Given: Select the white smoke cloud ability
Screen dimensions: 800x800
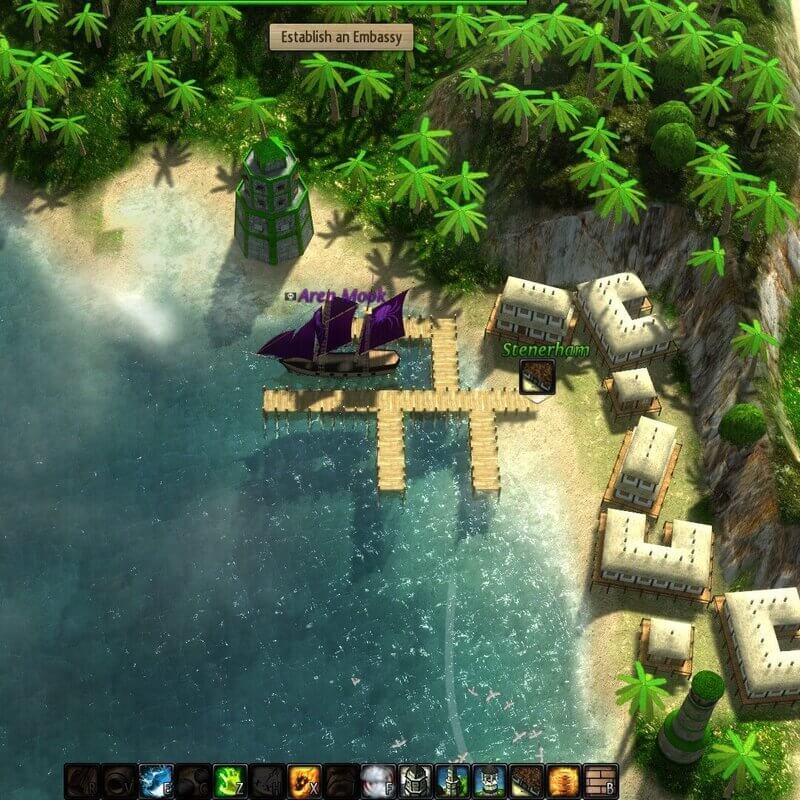Looking at the screenshot, I should 377,780.
